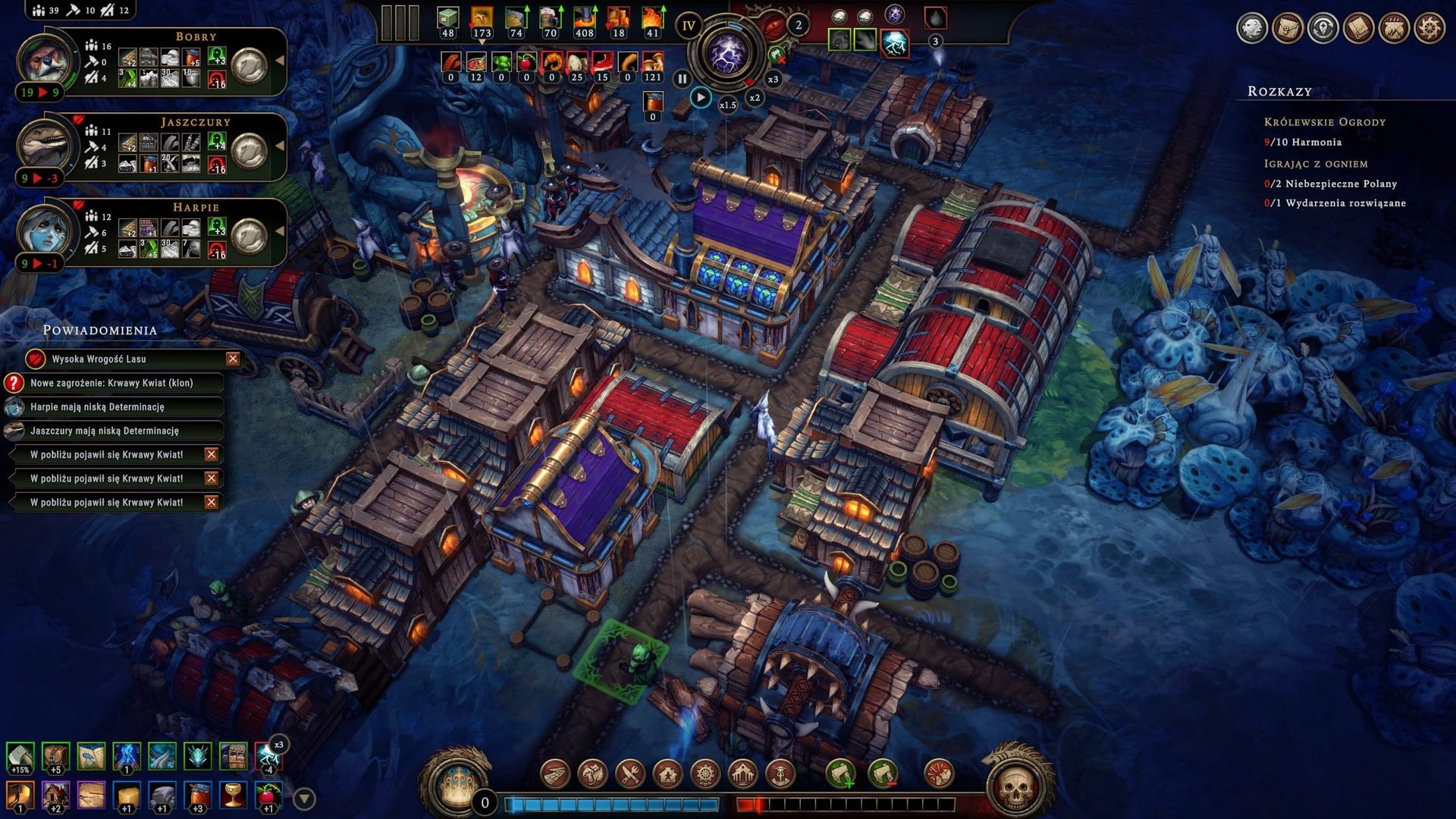Open the Nowe zagrożenie: Krwawy Kwiat notification
The width and height of the screenshot is (1456, 819).
(112, 383)
